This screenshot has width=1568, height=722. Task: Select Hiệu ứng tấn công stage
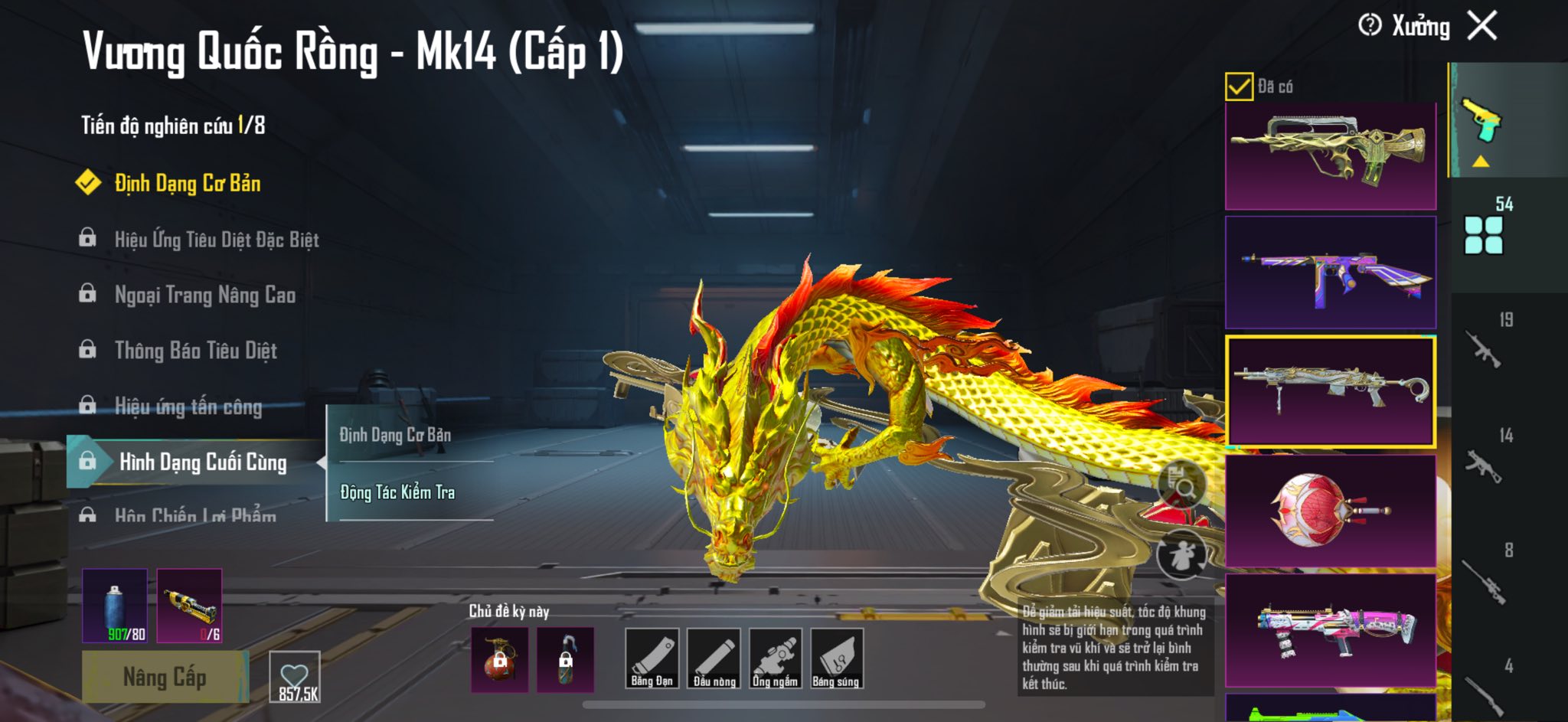point(188,407)
